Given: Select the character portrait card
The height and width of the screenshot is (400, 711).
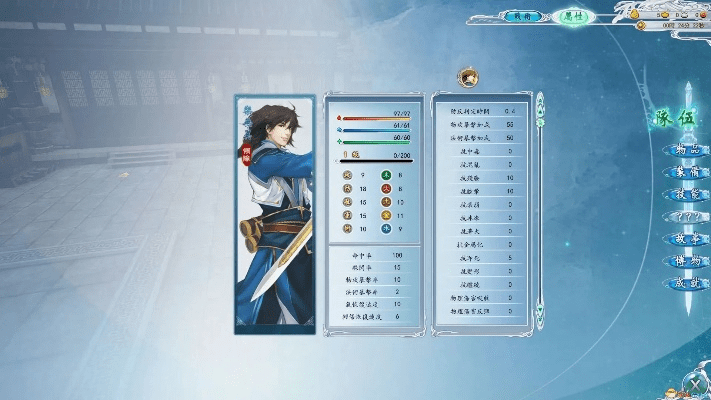Looking at the screenshot, I should pos(275,214).
